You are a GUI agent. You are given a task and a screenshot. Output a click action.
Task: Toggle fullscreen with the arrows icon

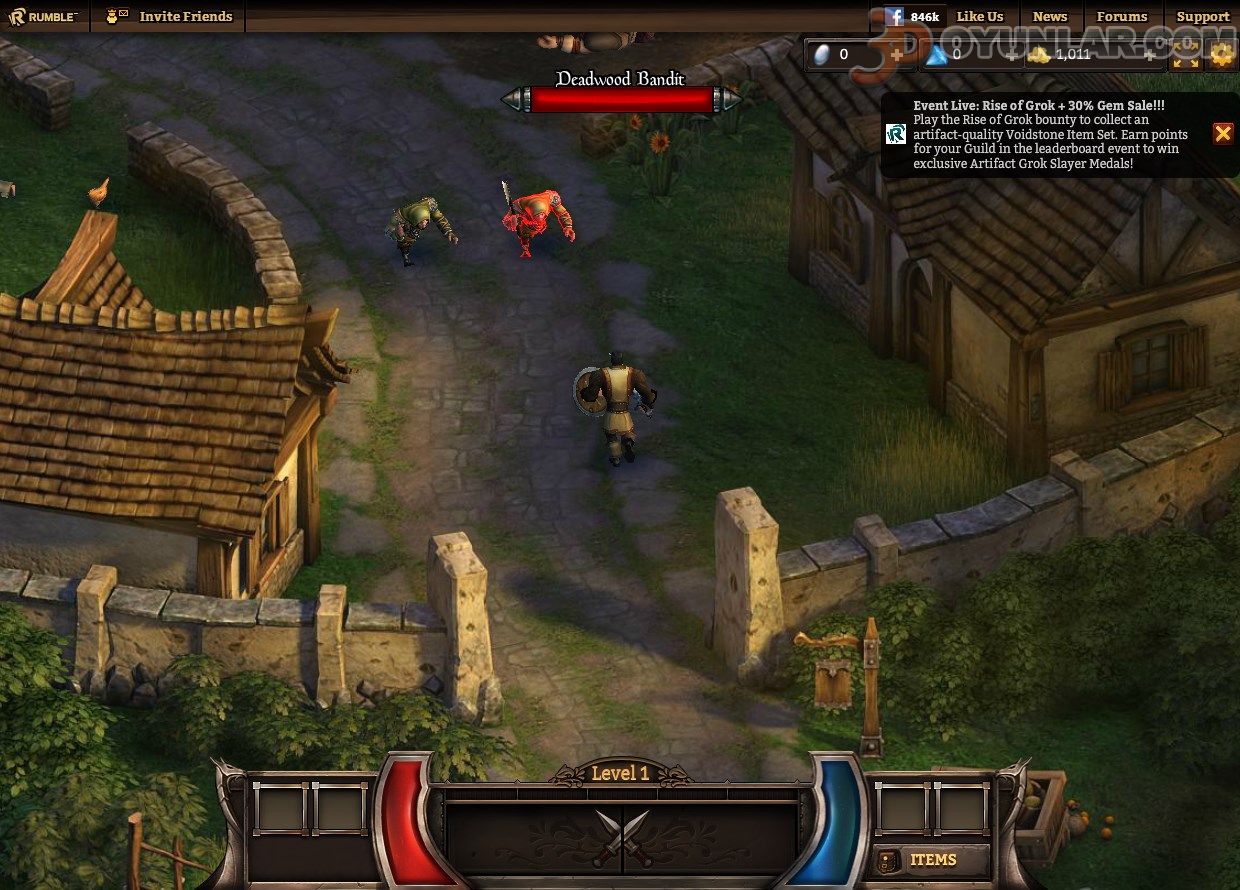pyautogui.click(x=1186, y=55)
